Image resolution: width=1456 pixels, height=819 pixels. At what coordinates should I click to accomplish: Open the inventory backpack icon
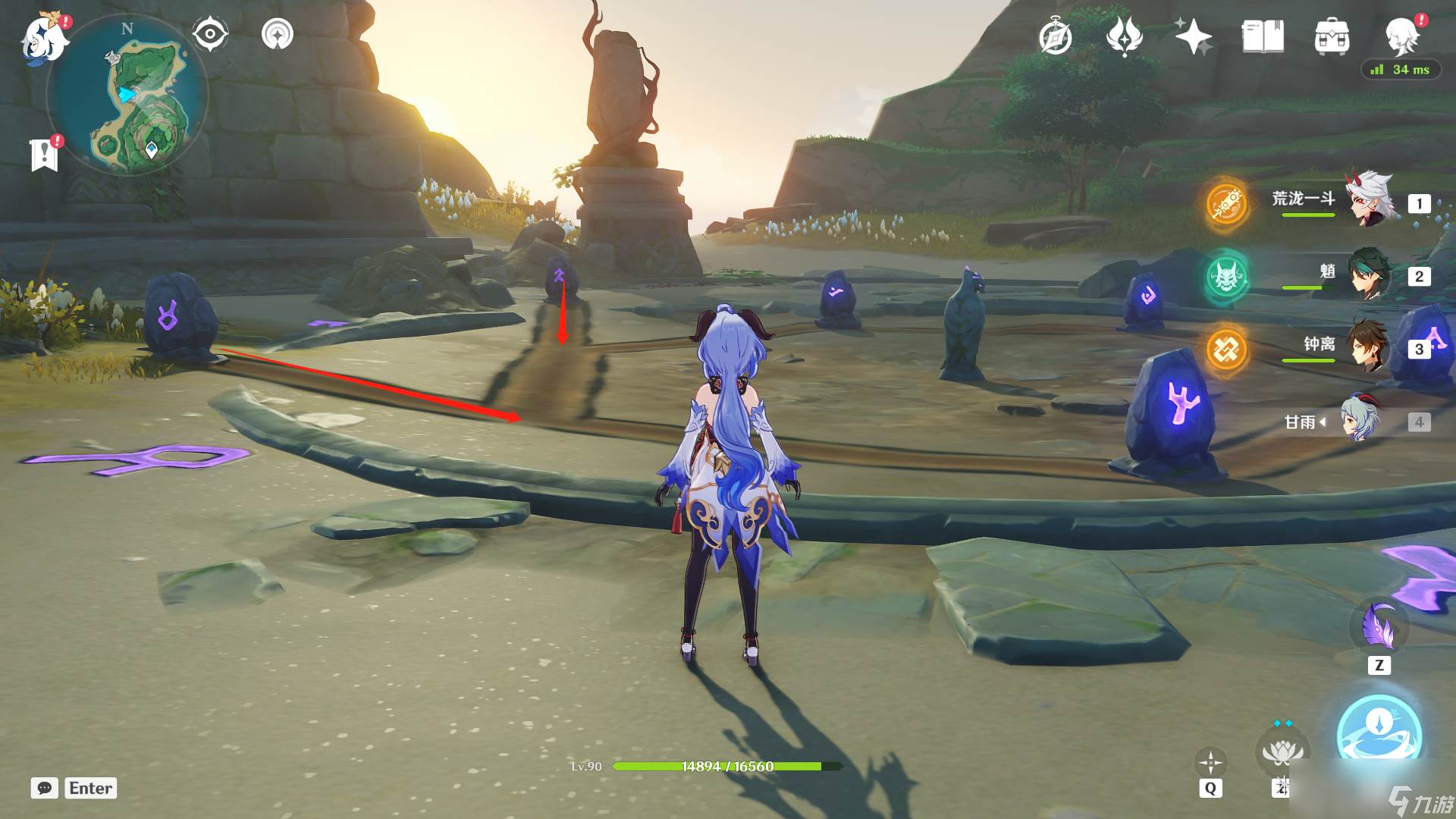pos(1332,36)
